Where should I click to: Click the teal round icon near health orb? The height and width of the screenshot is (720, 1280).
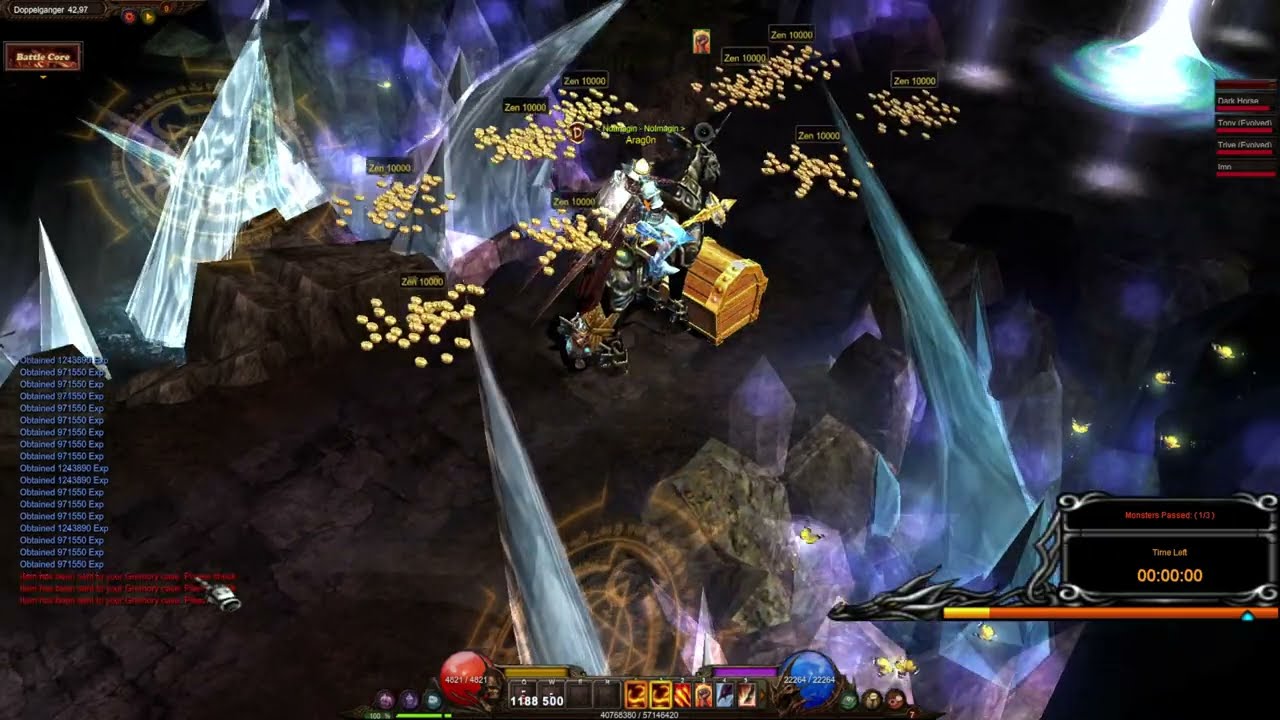click(432, 699)
